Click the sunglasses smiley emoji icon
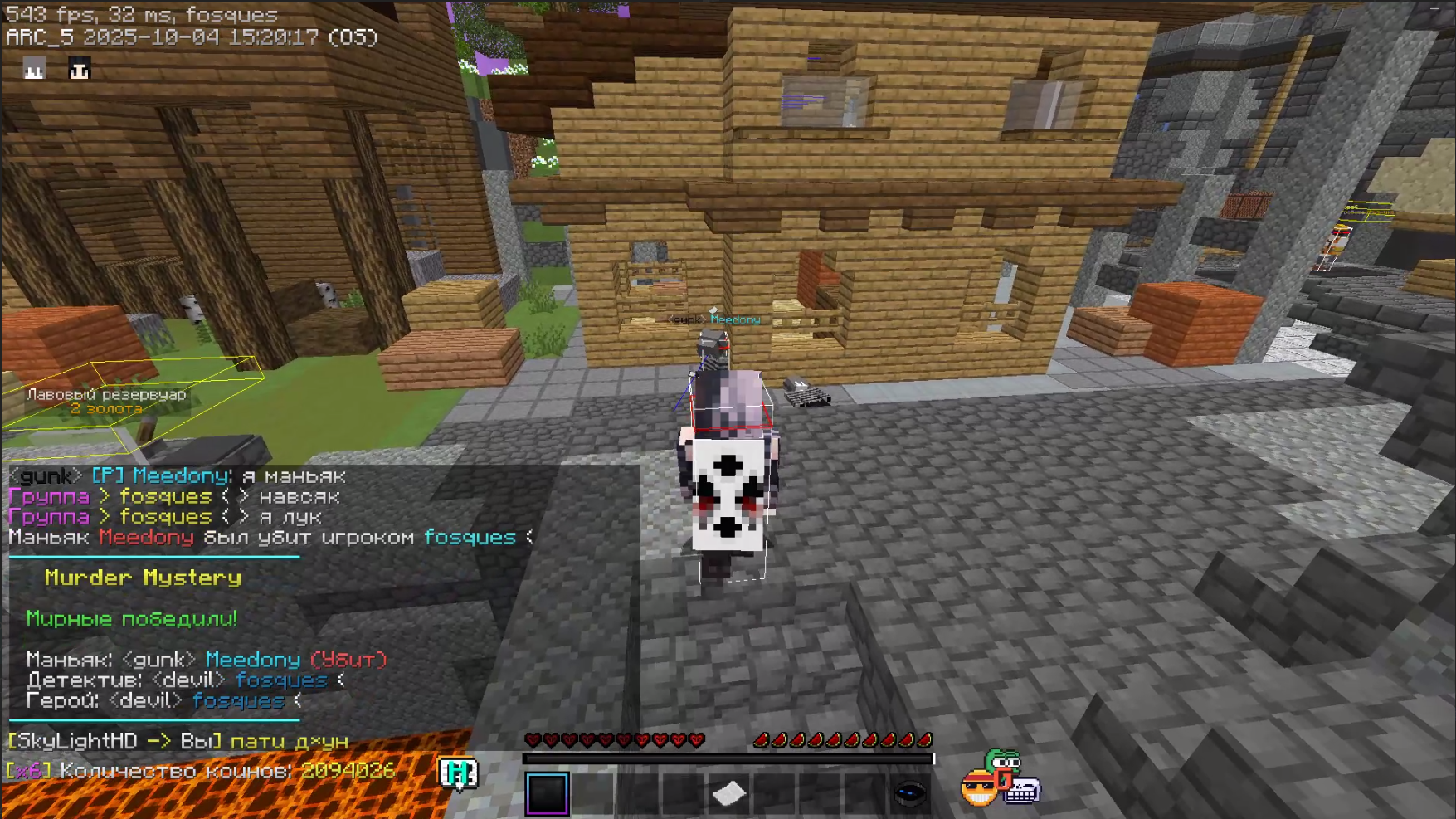Viewport: 1456px width, 819px height. (x=979, y=787)
